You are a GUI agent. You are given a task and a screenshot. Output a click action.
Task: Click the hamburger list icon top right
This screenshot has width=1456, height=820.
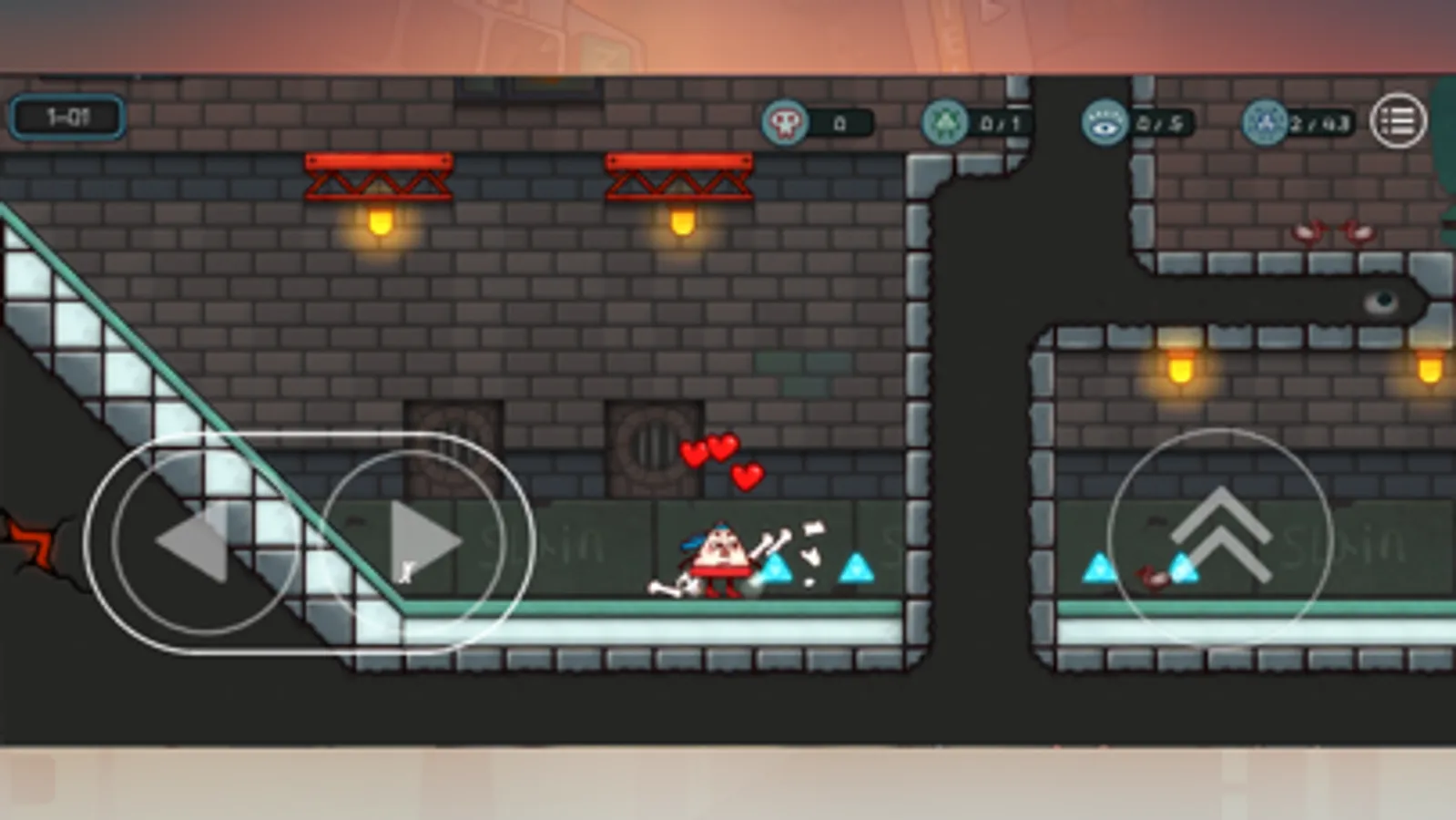pyautogui.click(x=1400, y=118)
